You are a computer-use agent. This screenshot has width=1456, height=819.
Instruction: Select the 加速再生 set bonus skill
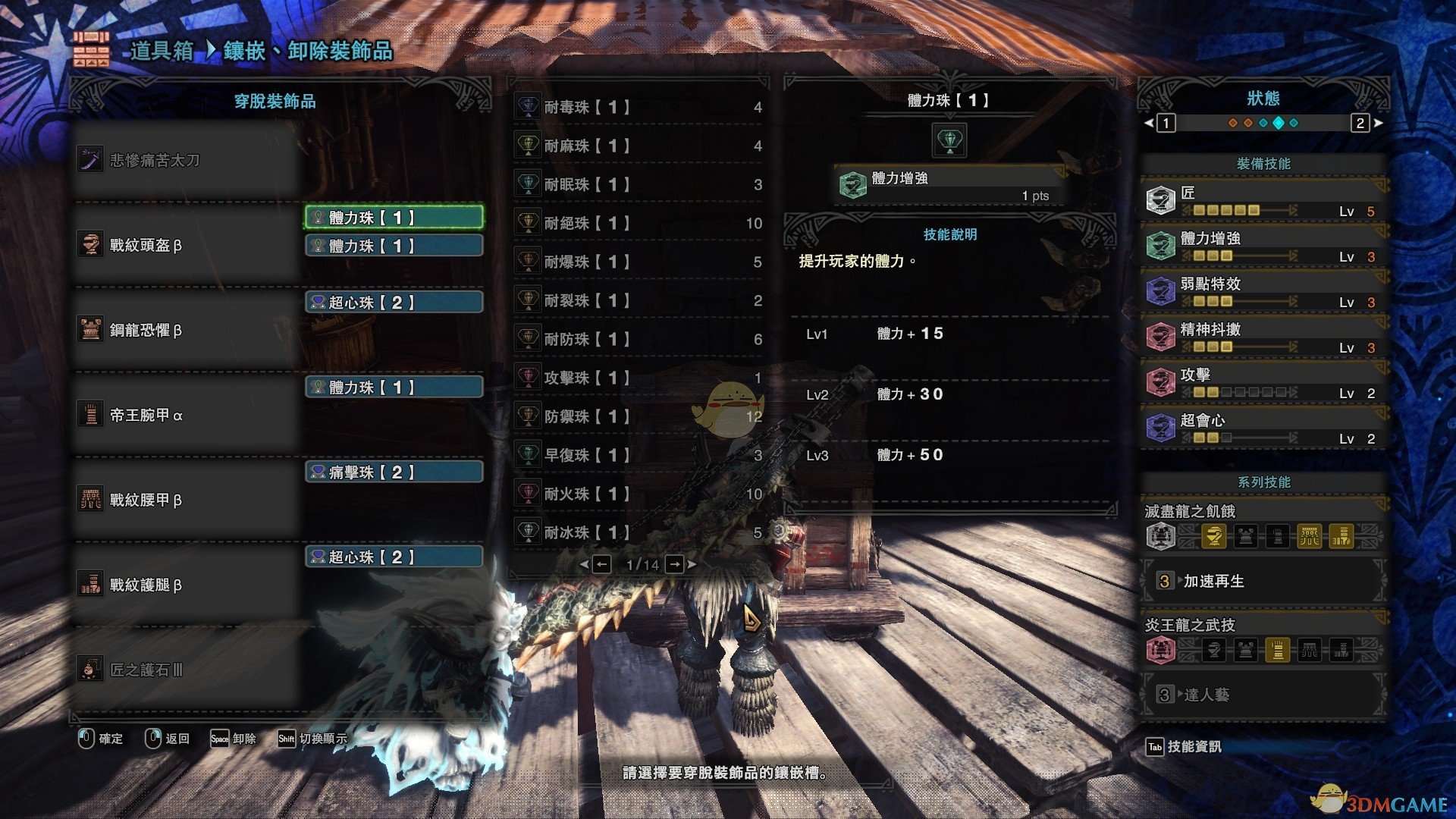pos(1263,582)
